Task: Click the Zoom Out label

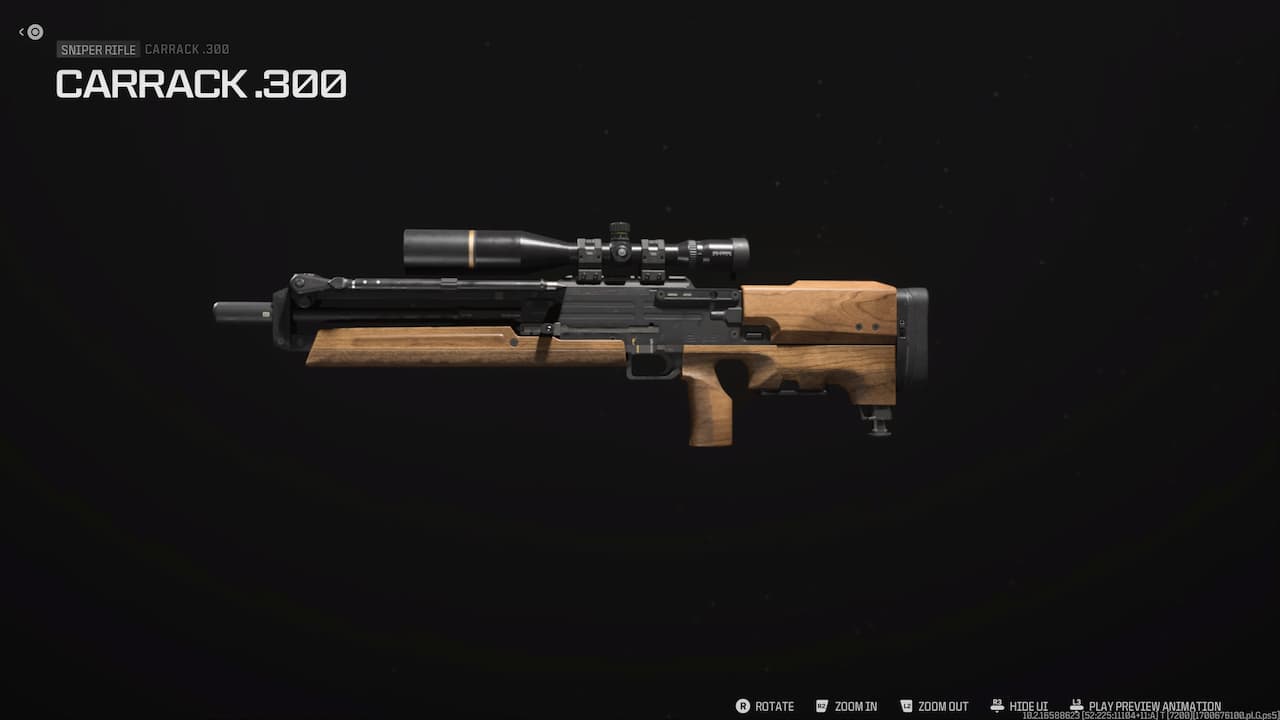Action: [941, 706]
